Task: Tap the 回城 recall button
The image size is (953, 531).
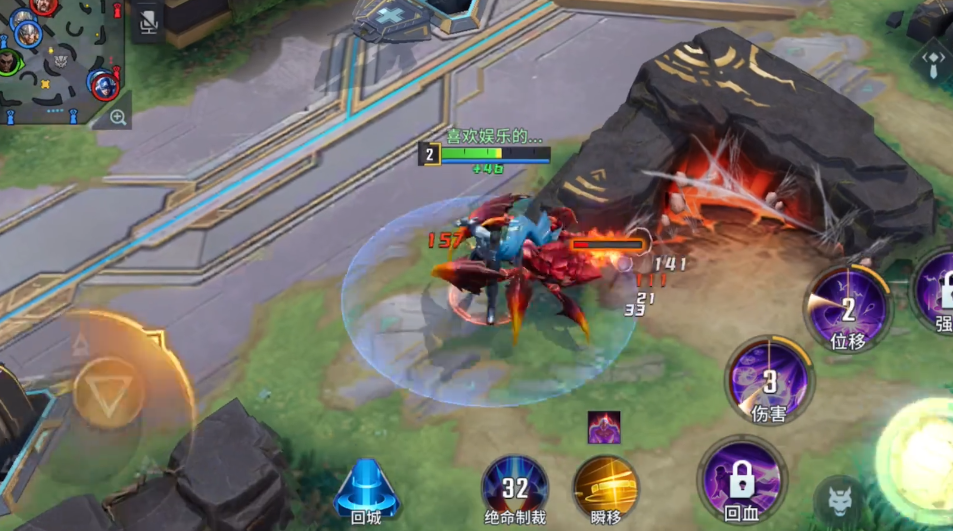Action: click(366, 487)
